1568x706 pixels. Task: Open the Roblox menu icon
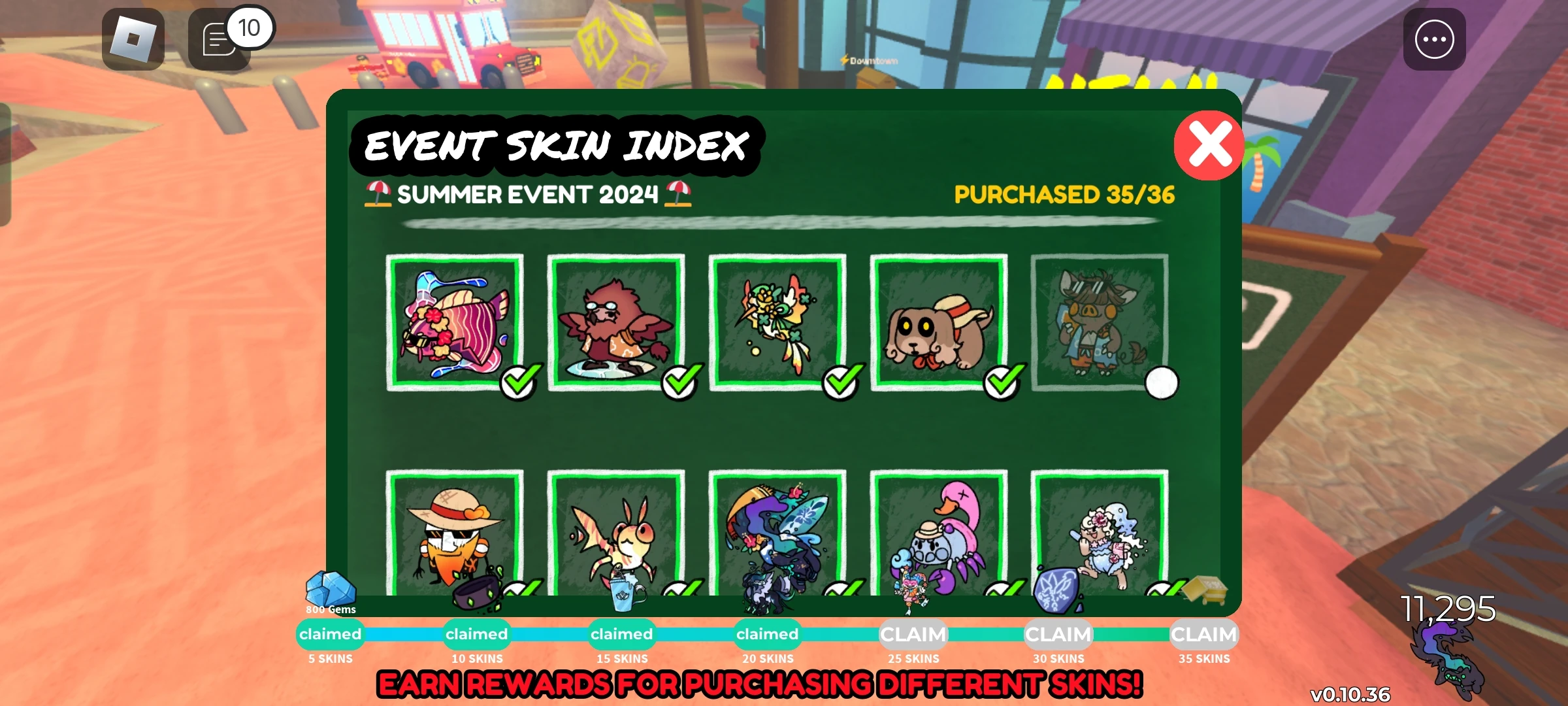(x=134, y=39)
